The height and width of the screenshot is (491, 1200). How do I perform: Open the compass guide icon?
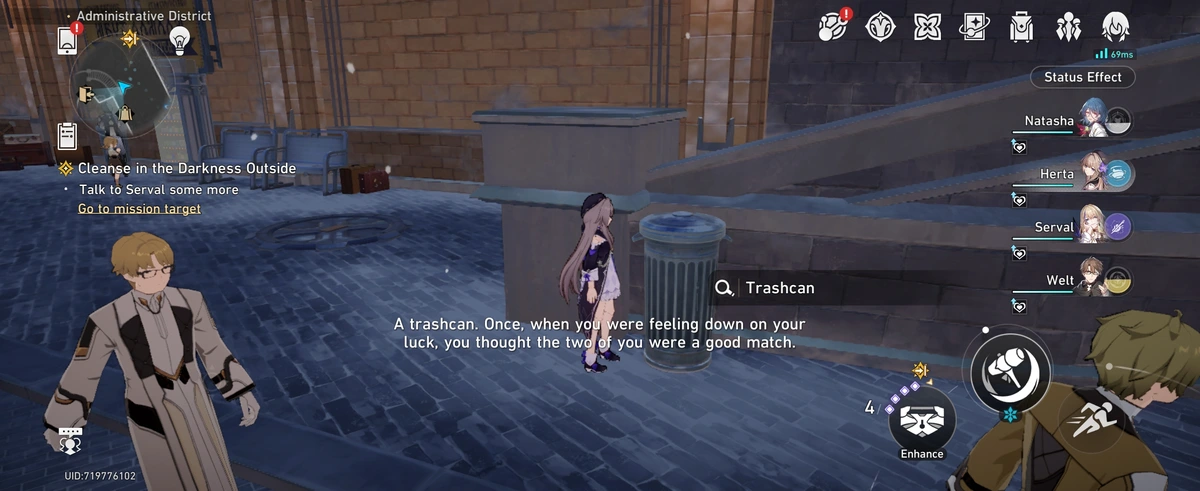coord(880,26)
